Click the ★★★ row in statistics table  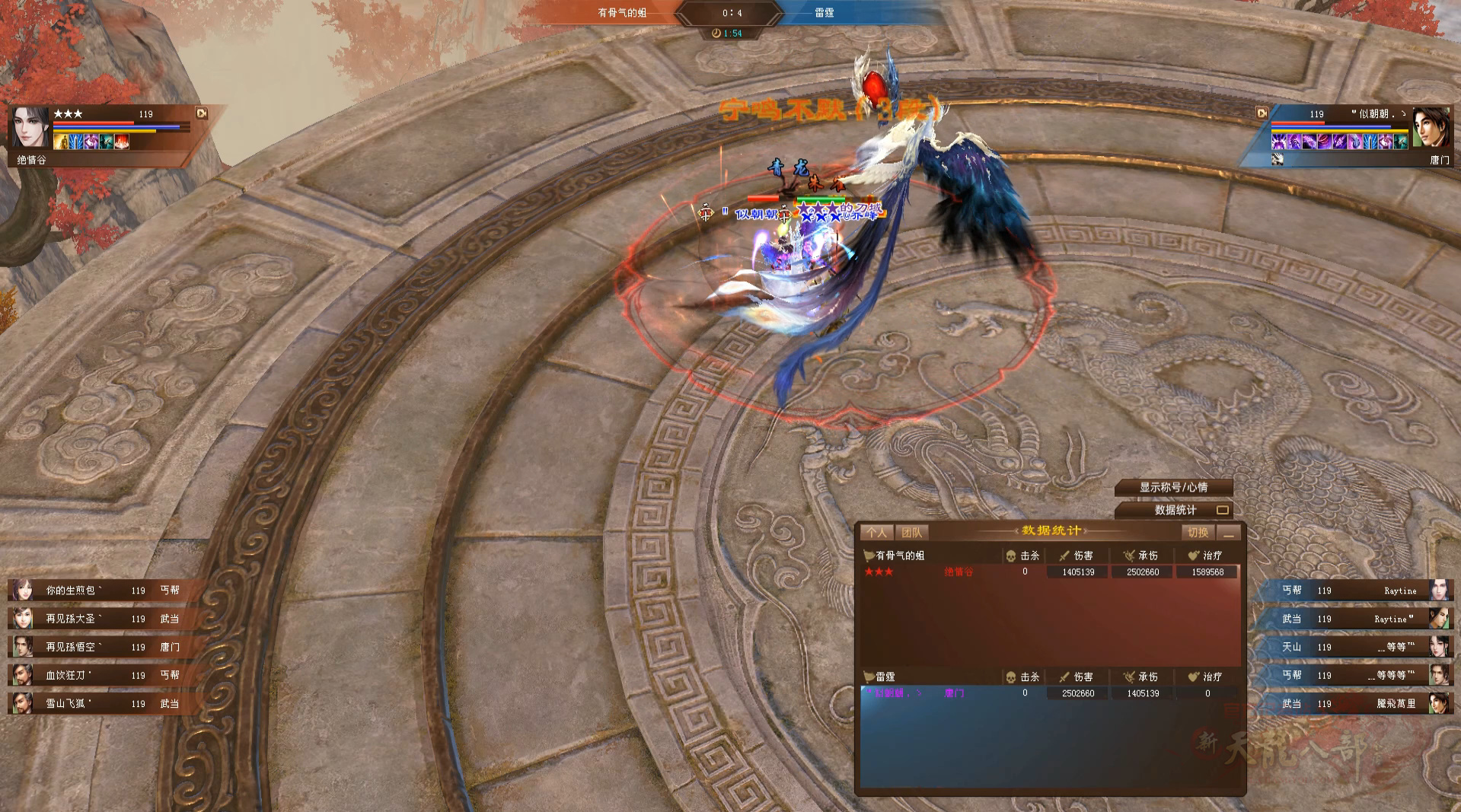[x=1049, y=572]
